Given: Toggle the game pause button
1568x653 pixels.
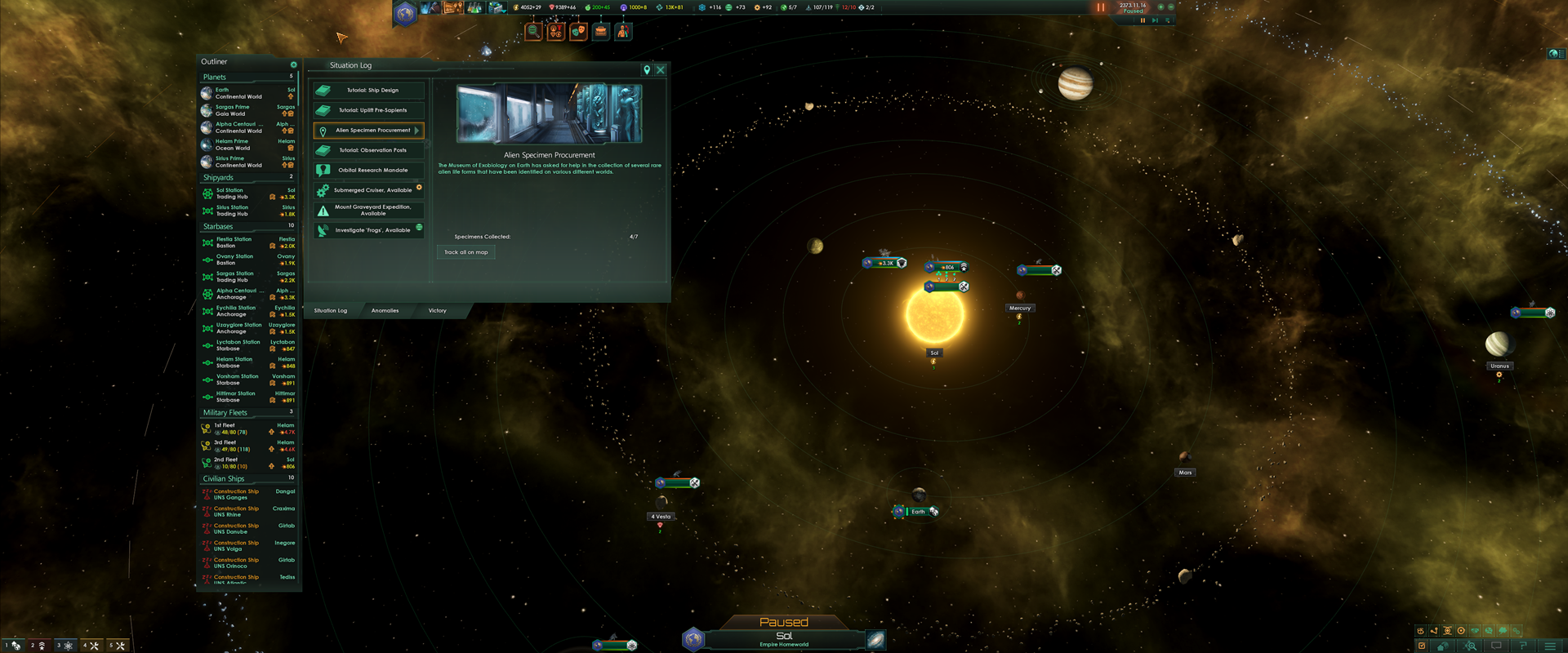Looking at the screenshot, I should [1100, 7].
